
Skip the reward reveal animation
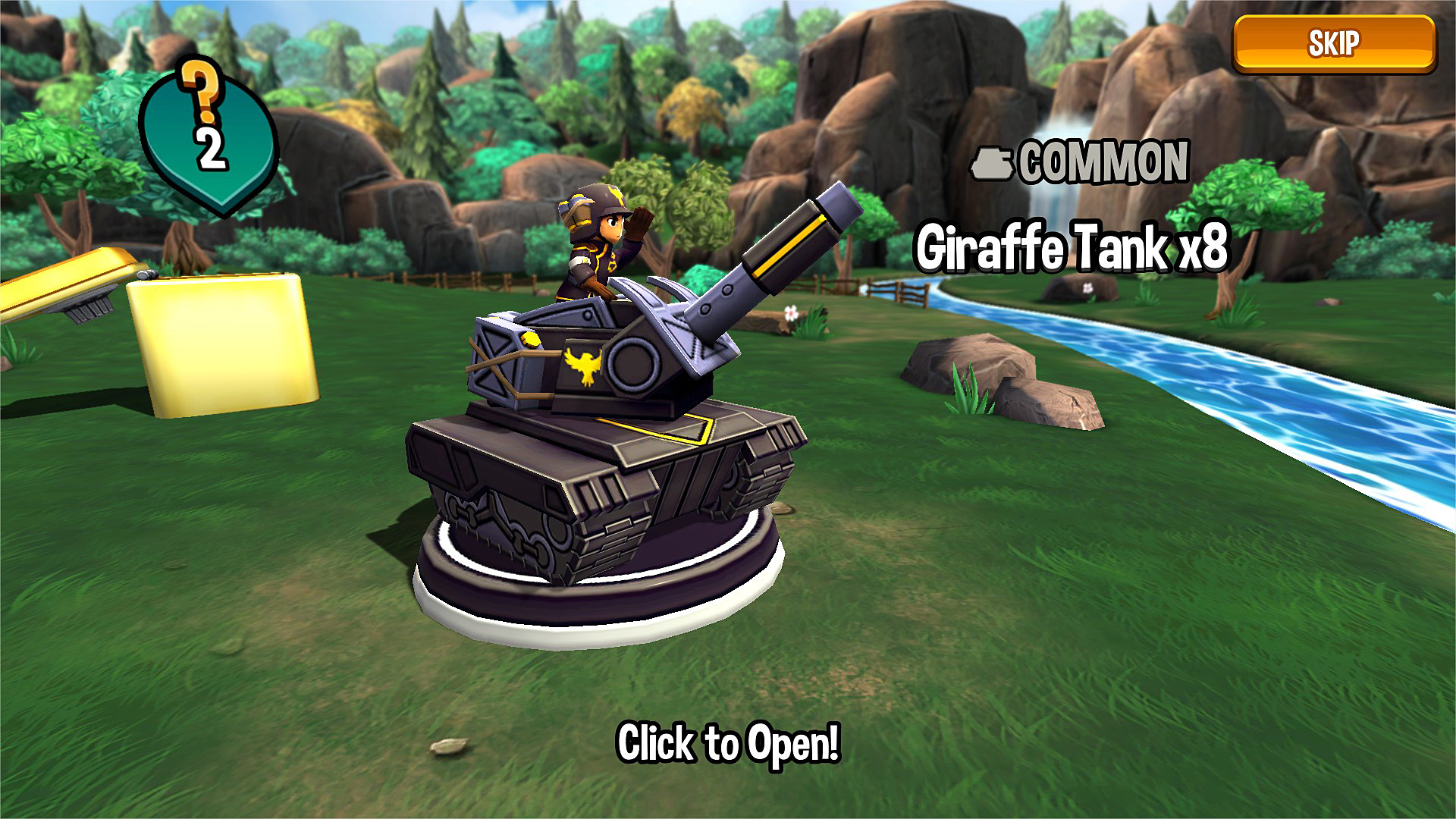[1333, 44]
